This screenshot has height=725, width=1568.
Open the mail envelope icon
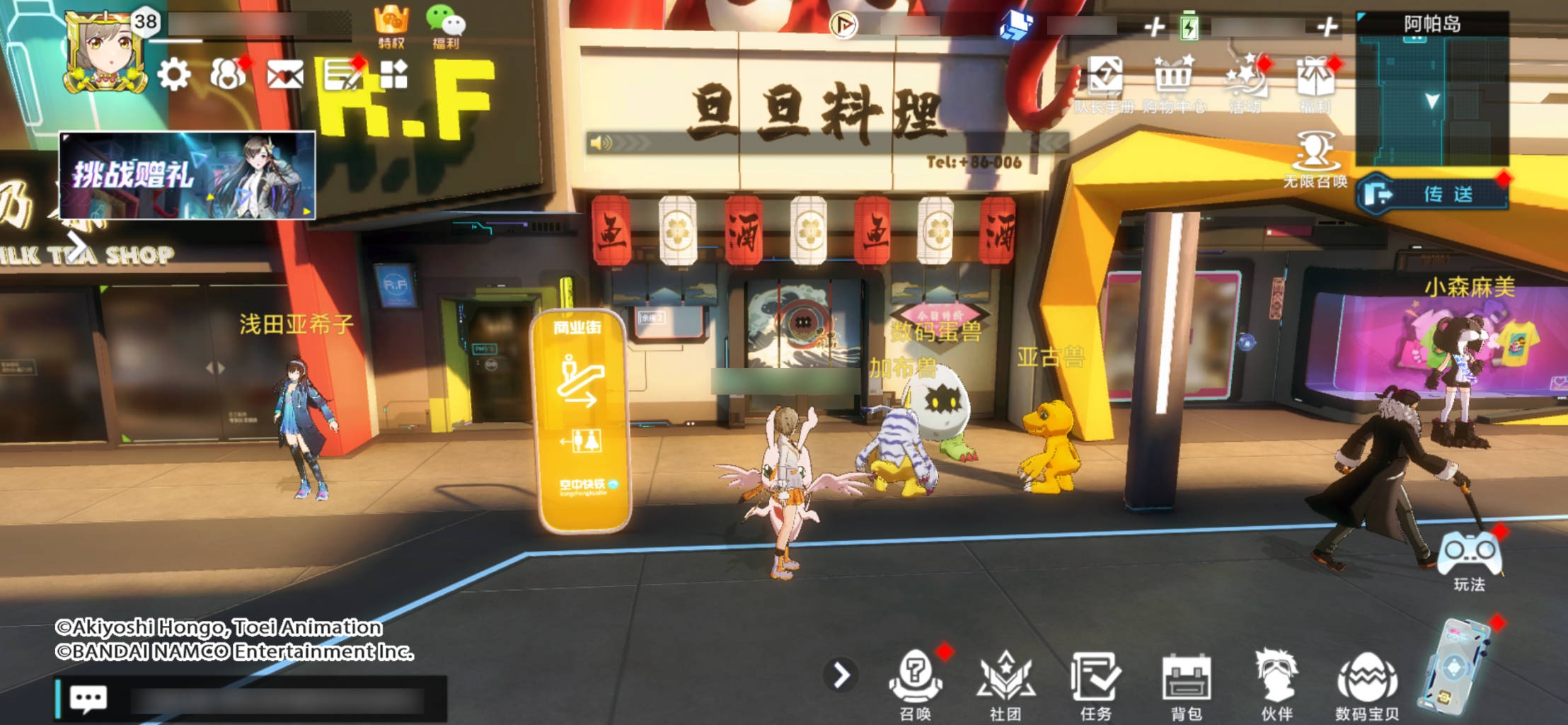284,74
